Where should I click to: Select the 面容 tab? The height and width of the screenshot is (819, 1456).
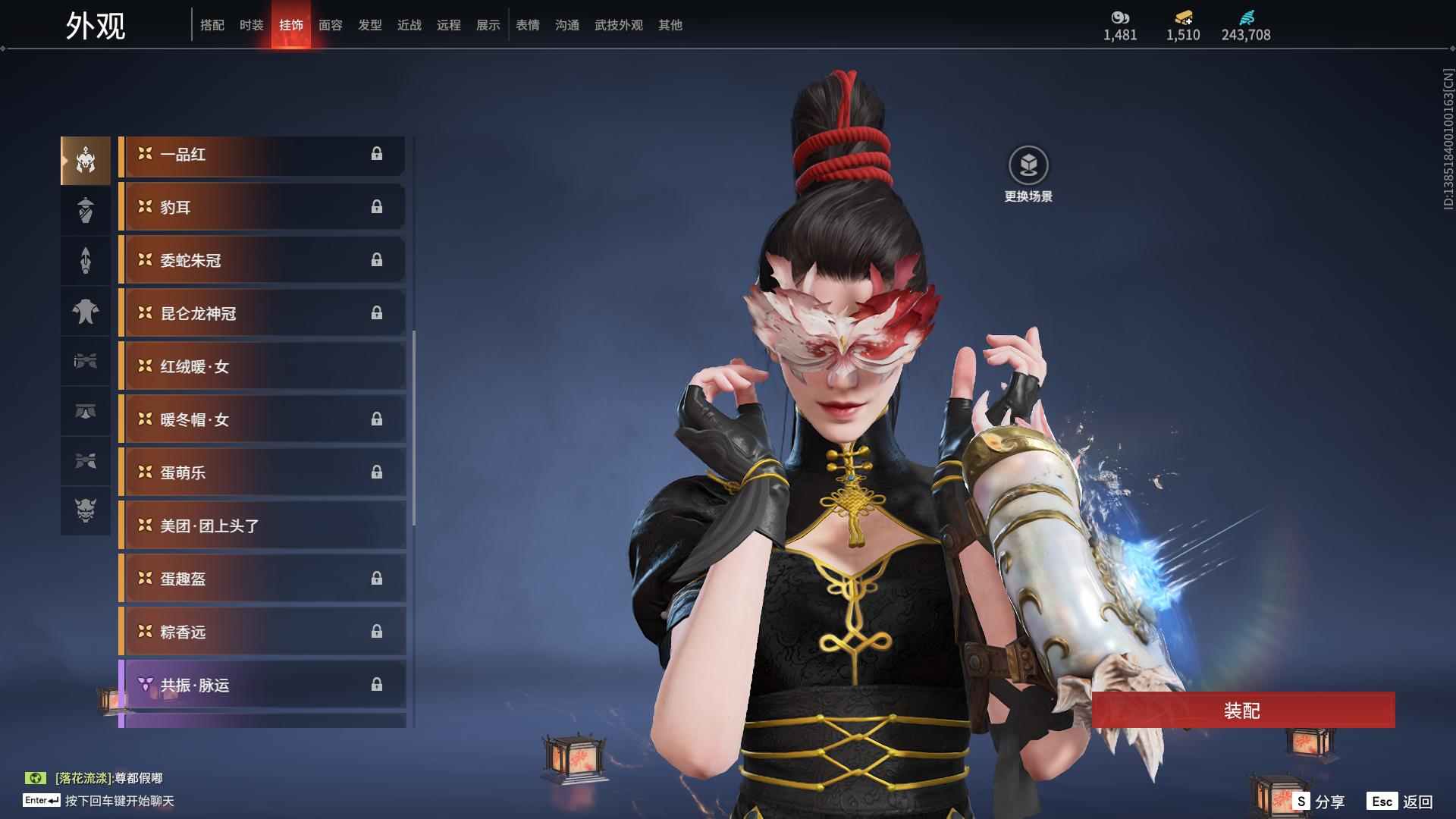click(x=330, y=25)
